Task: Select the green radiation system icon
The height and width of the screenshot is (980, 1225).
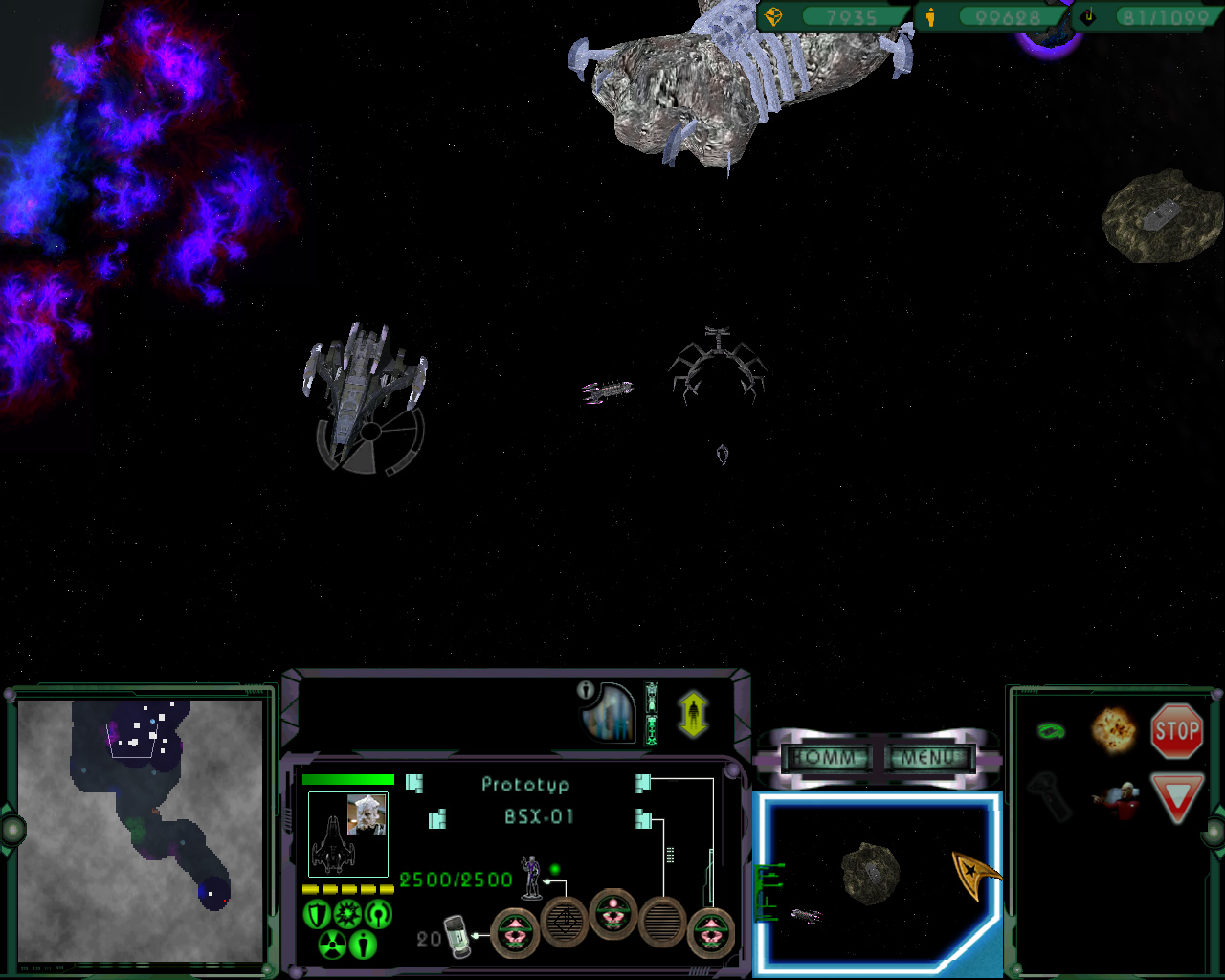Action: (x=331, y=946)
